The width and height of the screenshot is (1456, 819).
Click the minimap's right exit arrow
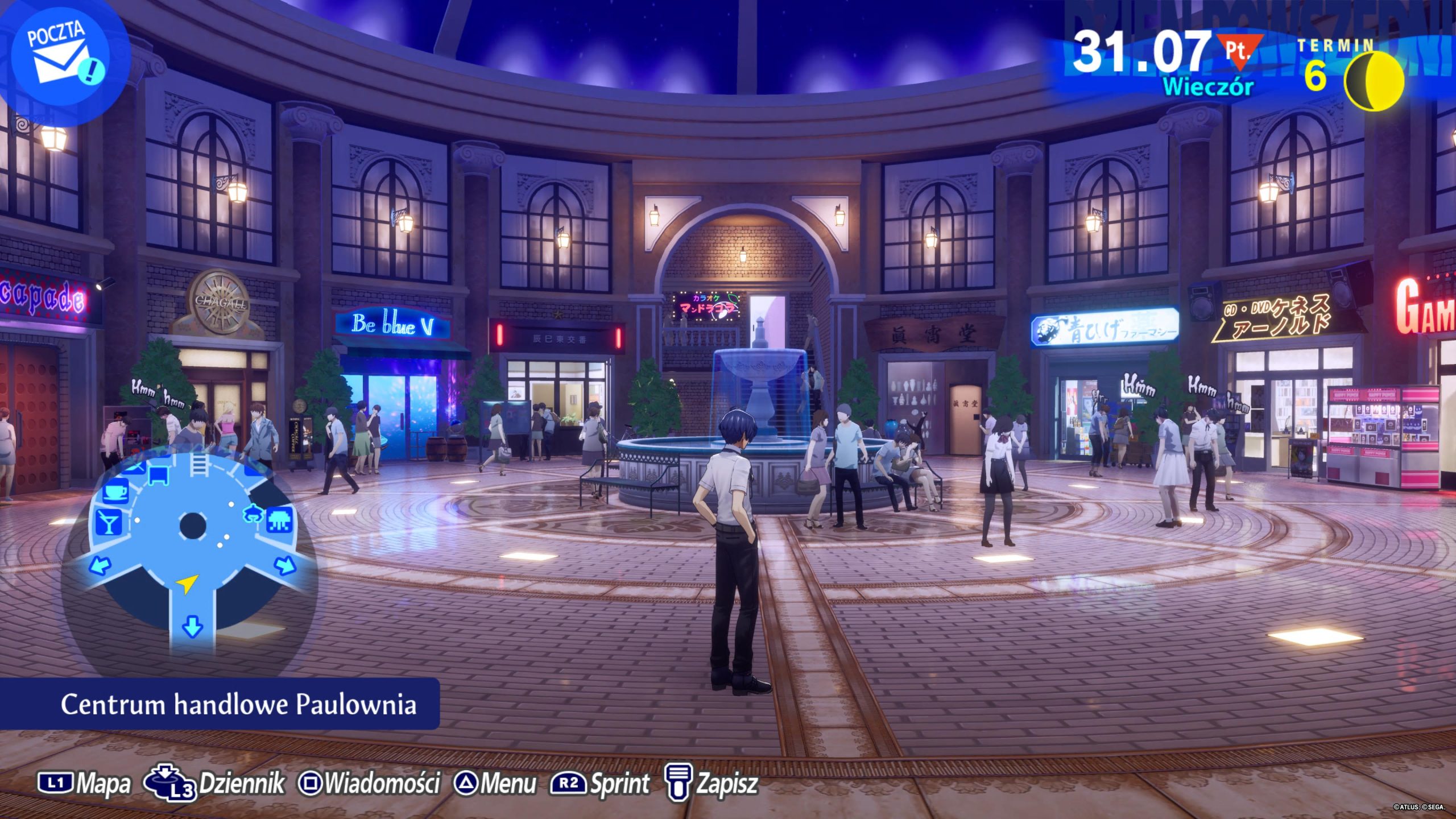pyautogui.click(x=285, y=565)
